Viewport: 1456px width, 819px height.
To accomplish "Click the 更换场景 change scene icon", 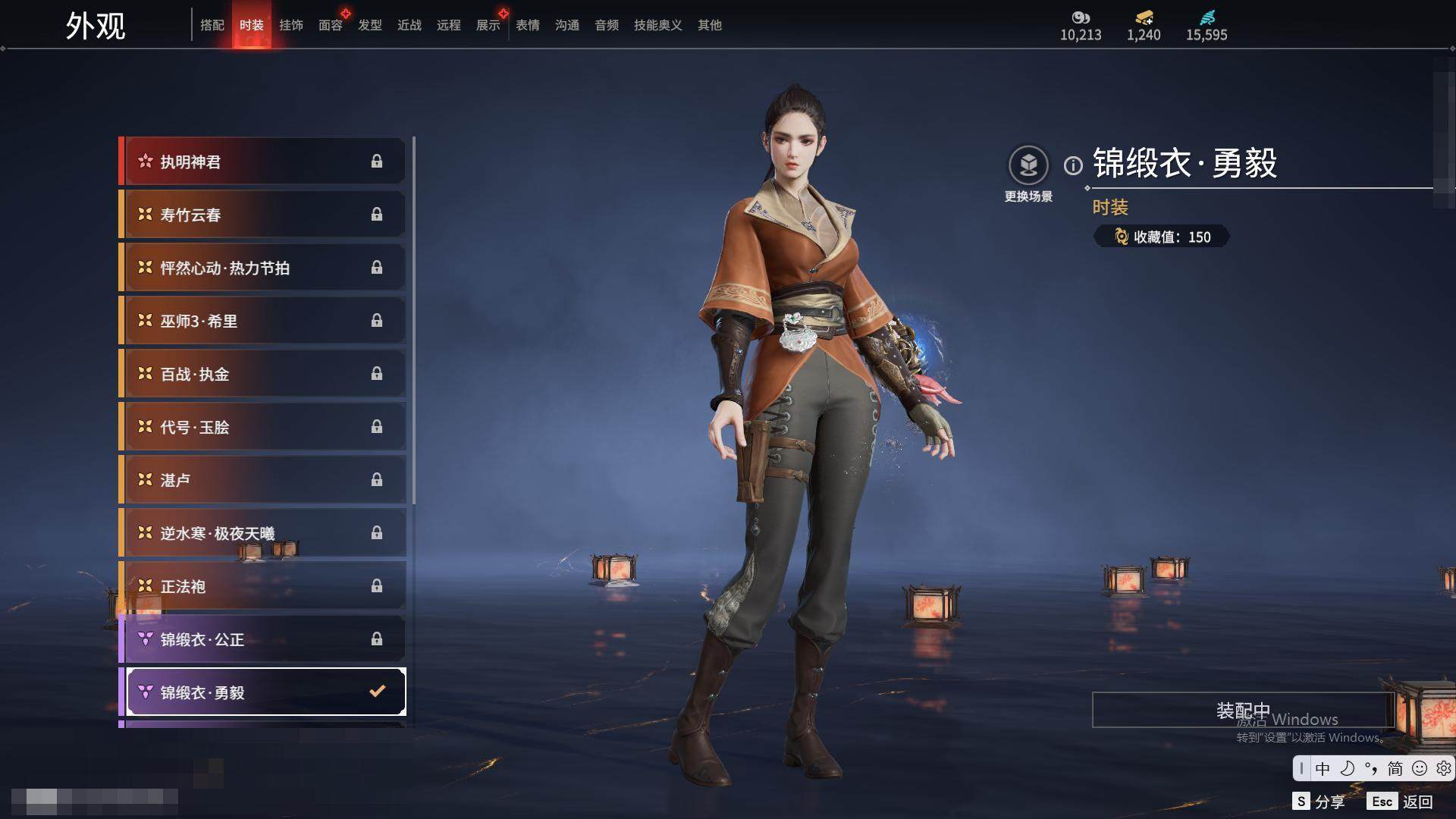I will pos(1028,165).
